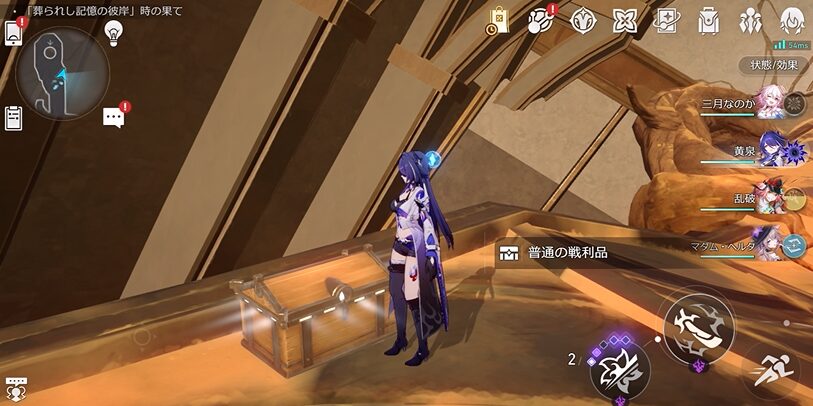This screenshot has width=813, height=406.
Task: Open the chat messages bubble
Action: tap(114, 118)
